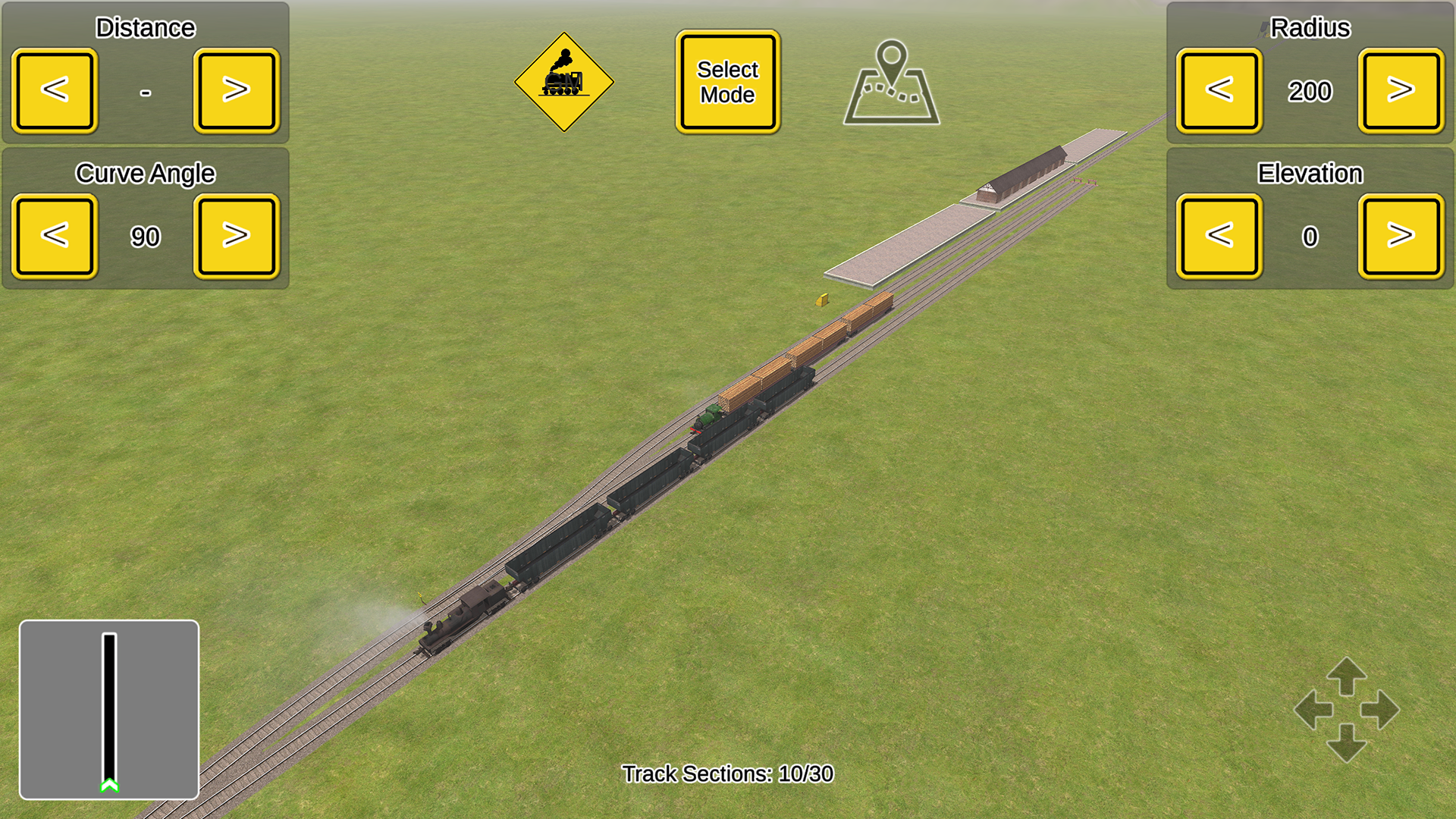Click the steam locomotive crossing sign icon
Screen dimensions: 1456x819
coord(564,80)
